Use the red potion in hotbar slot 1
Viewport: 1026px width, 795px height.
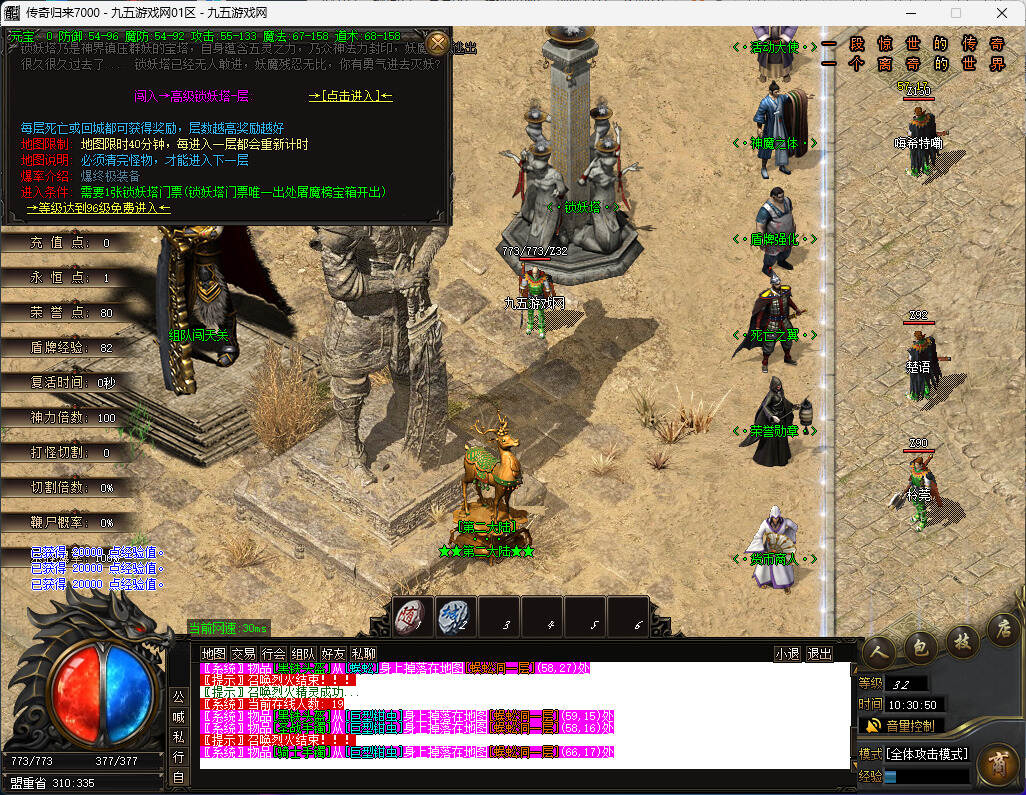click(411, 617)
